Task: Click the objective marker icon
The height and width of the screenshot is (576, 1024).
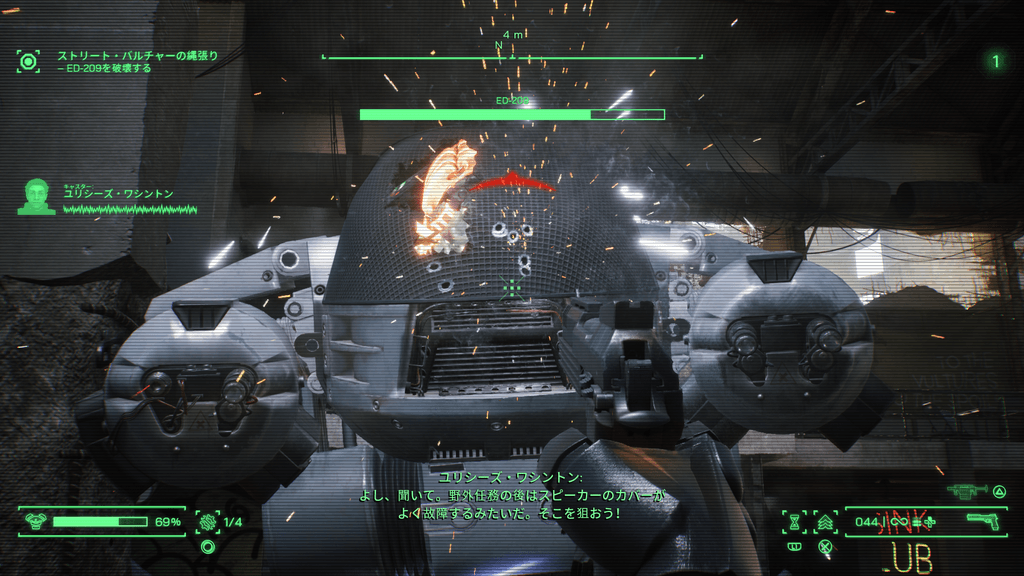Action: tap(29, 61)
